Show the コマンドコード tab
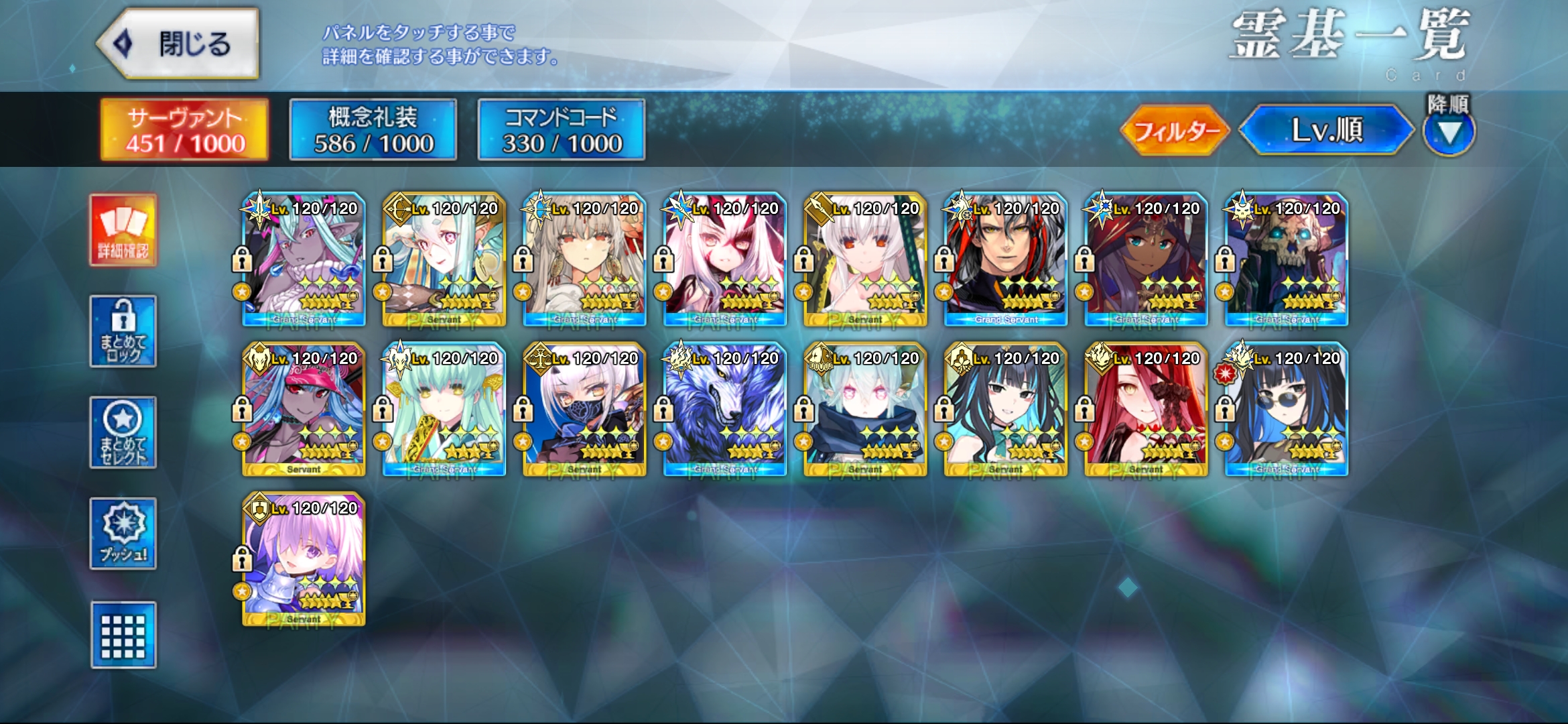The image size is (1568, 724). pos(562,130)
